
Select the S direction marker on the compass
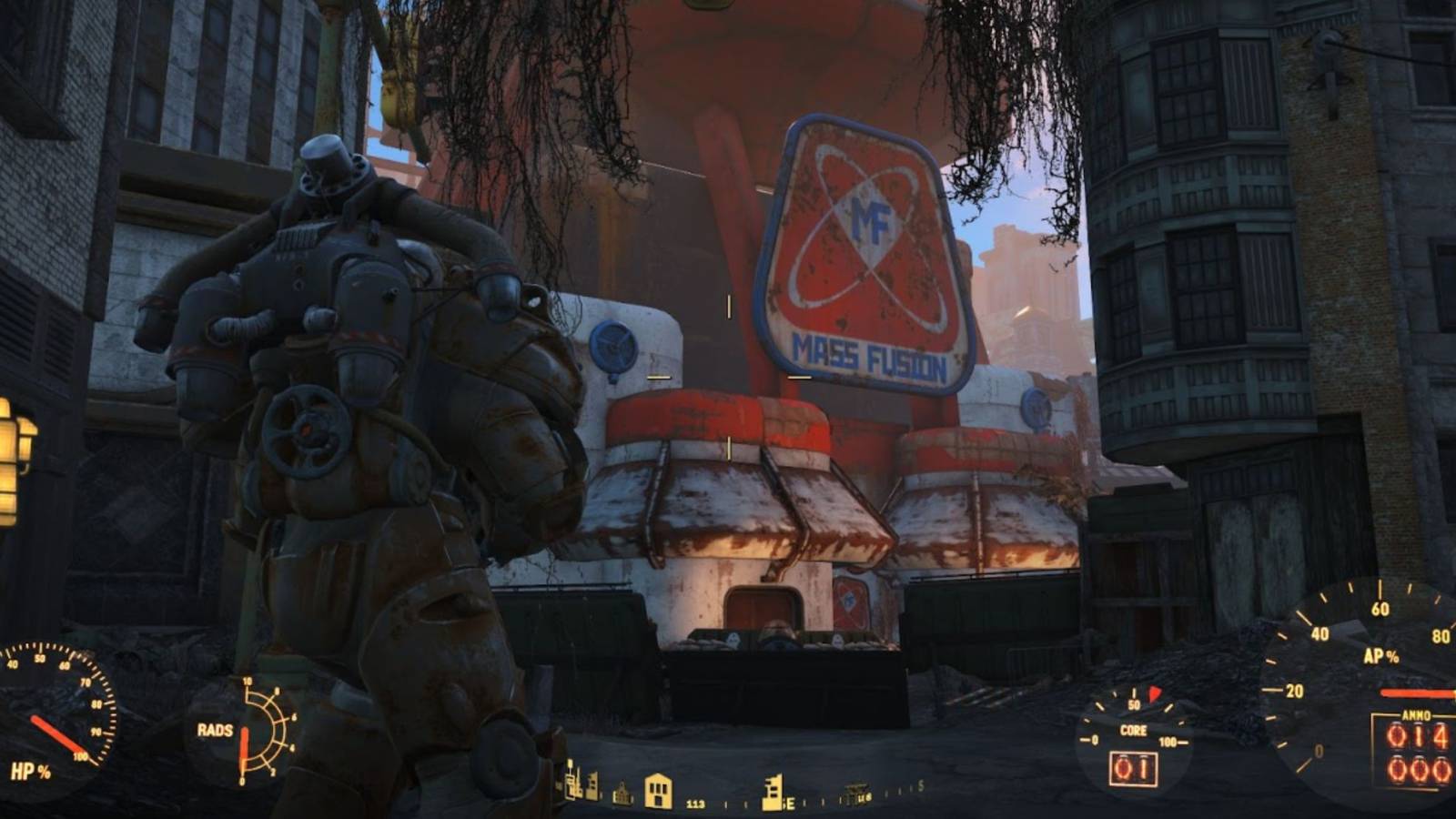(x=919, y=786)
